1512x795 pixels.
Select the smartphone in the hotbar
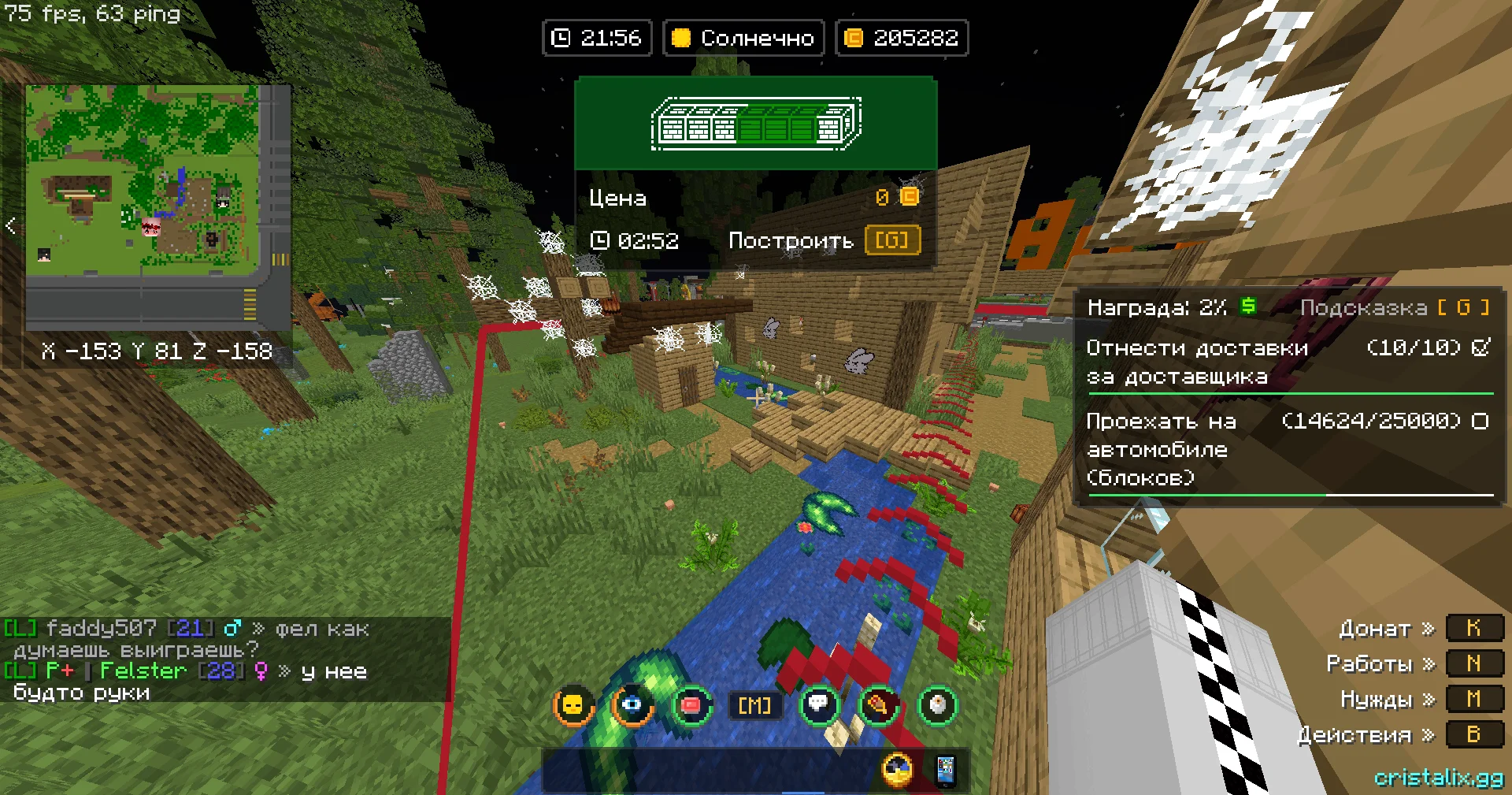click(x=945, y=771)
